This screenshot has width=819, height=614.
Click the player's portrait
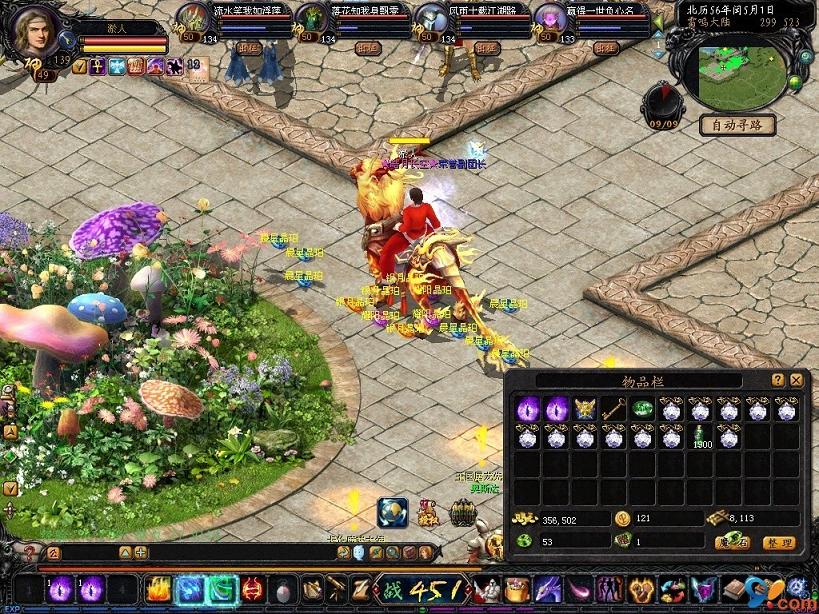click(x=34, y=34)
